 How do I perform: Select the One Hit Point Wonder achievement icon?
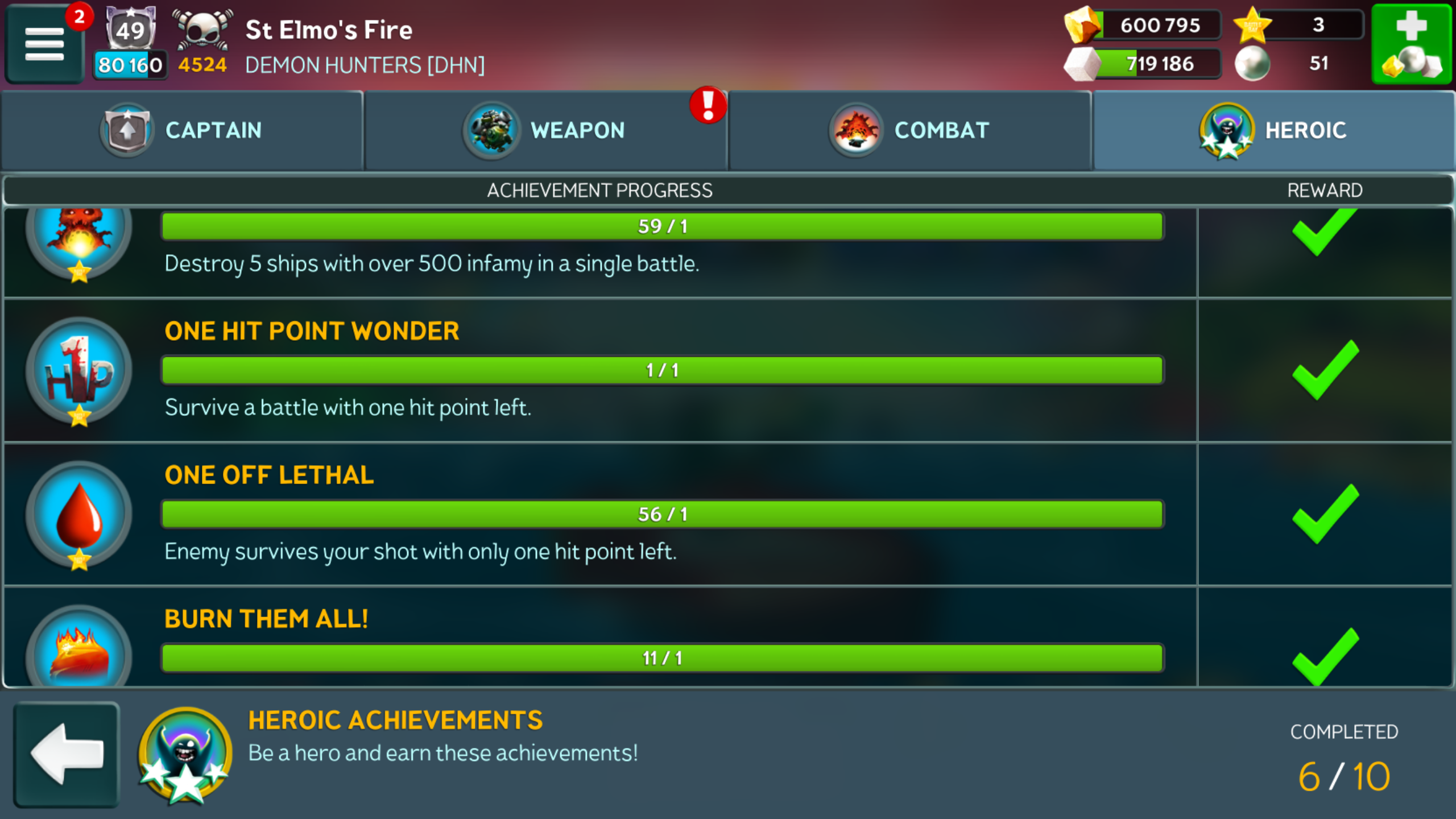[x=79, y=371]
